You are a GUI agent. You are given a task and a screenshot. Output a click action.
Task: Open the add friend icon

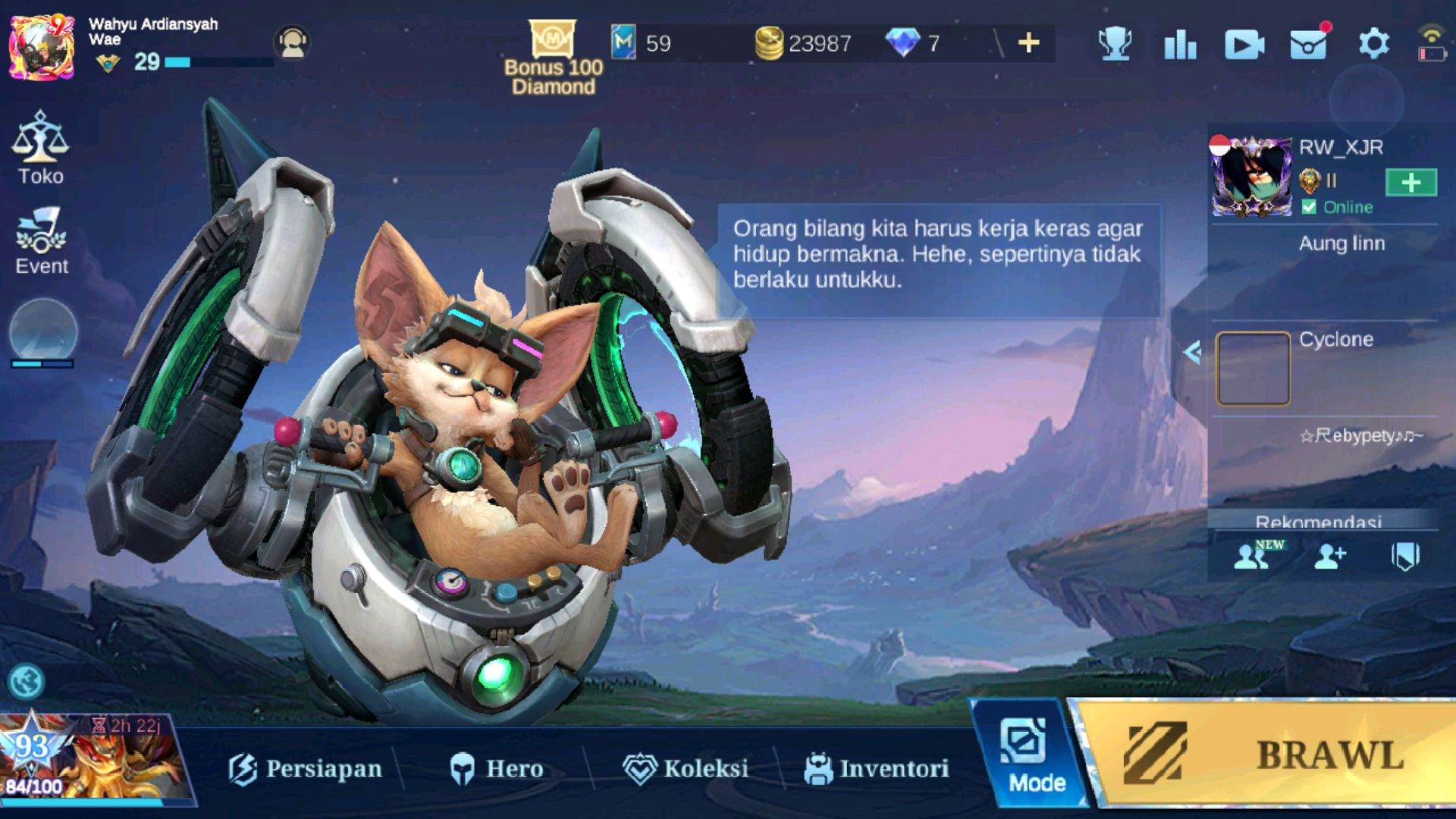click(1329, 557)
